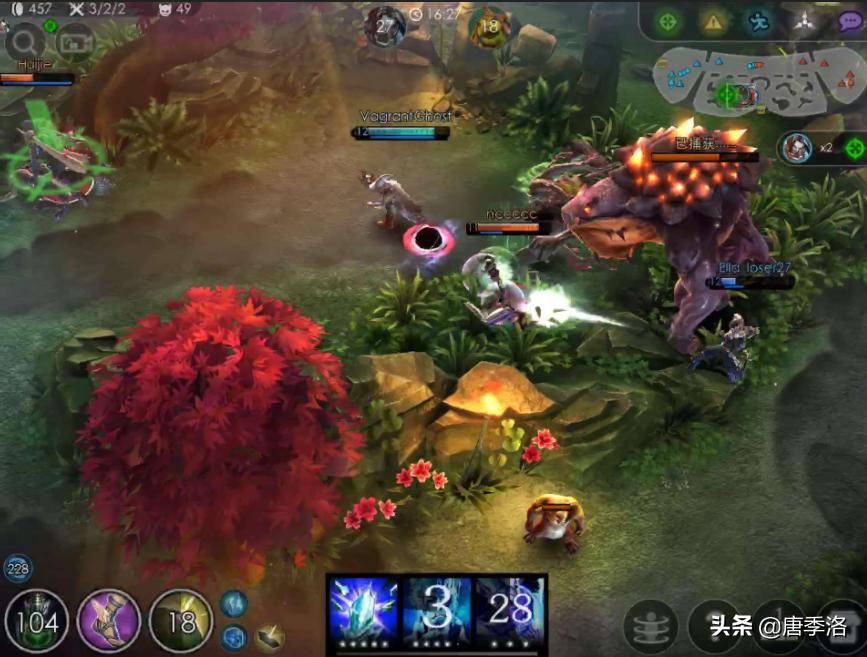867x657 pixels.
Task: Use the item on 104 cooldown
Action: click(37, 621)
